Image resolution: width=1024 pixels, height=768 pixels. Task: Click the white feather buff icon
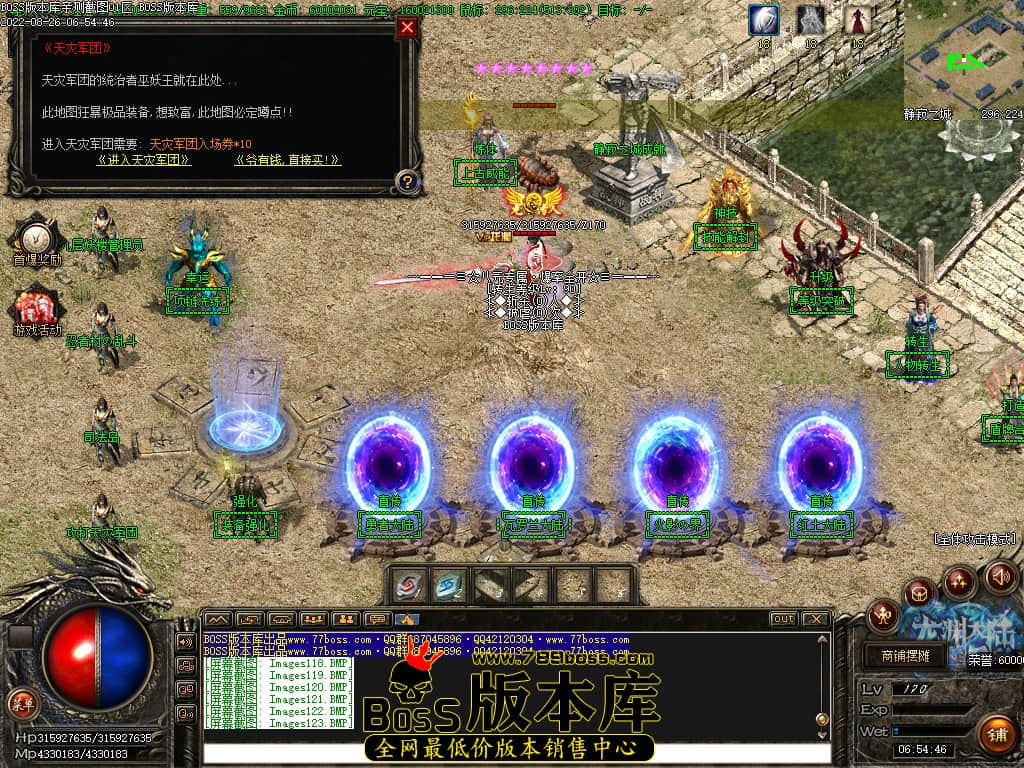point(764,20)
